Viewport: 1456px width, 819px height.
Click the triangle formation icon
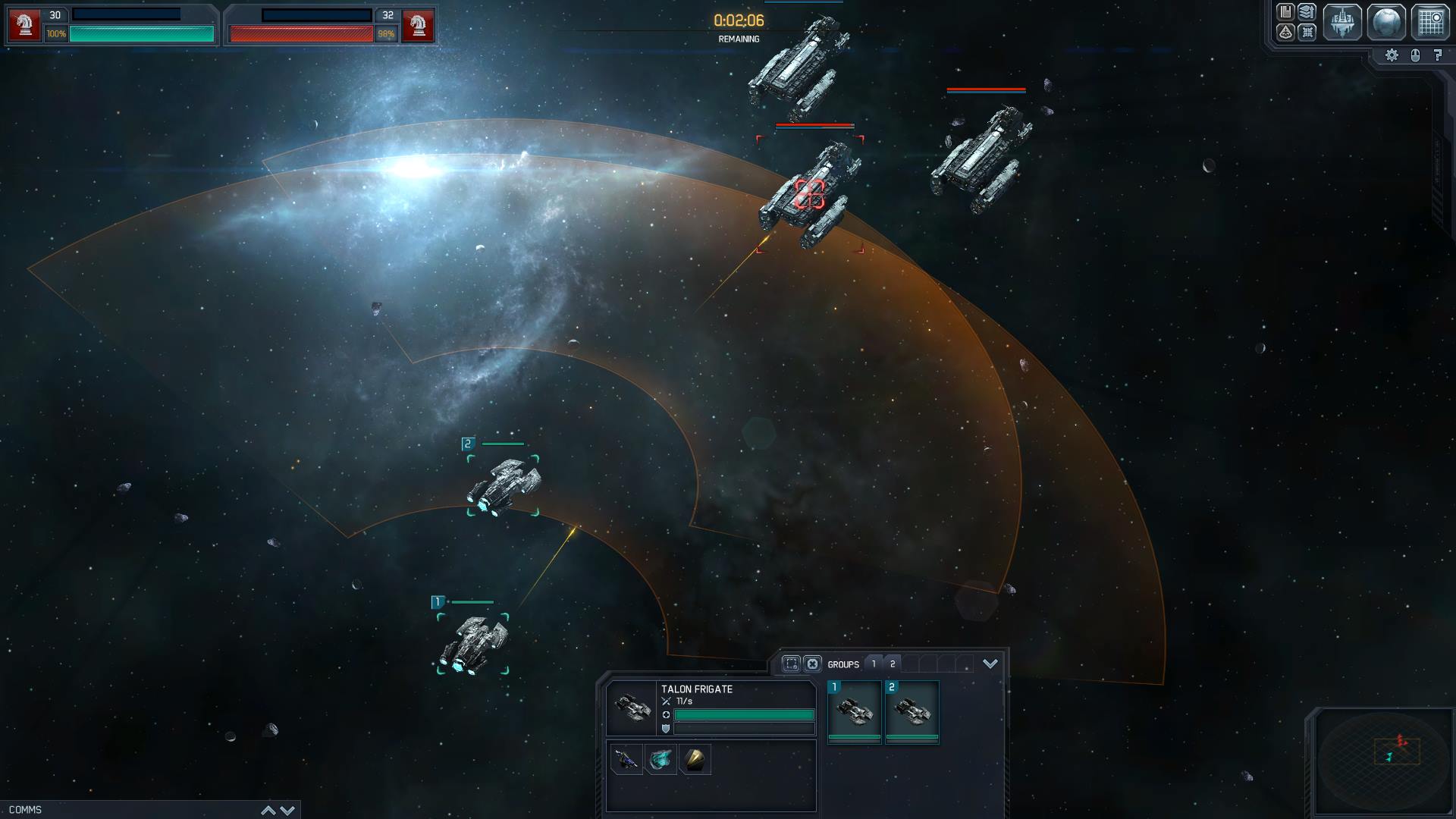point(1285,32)
